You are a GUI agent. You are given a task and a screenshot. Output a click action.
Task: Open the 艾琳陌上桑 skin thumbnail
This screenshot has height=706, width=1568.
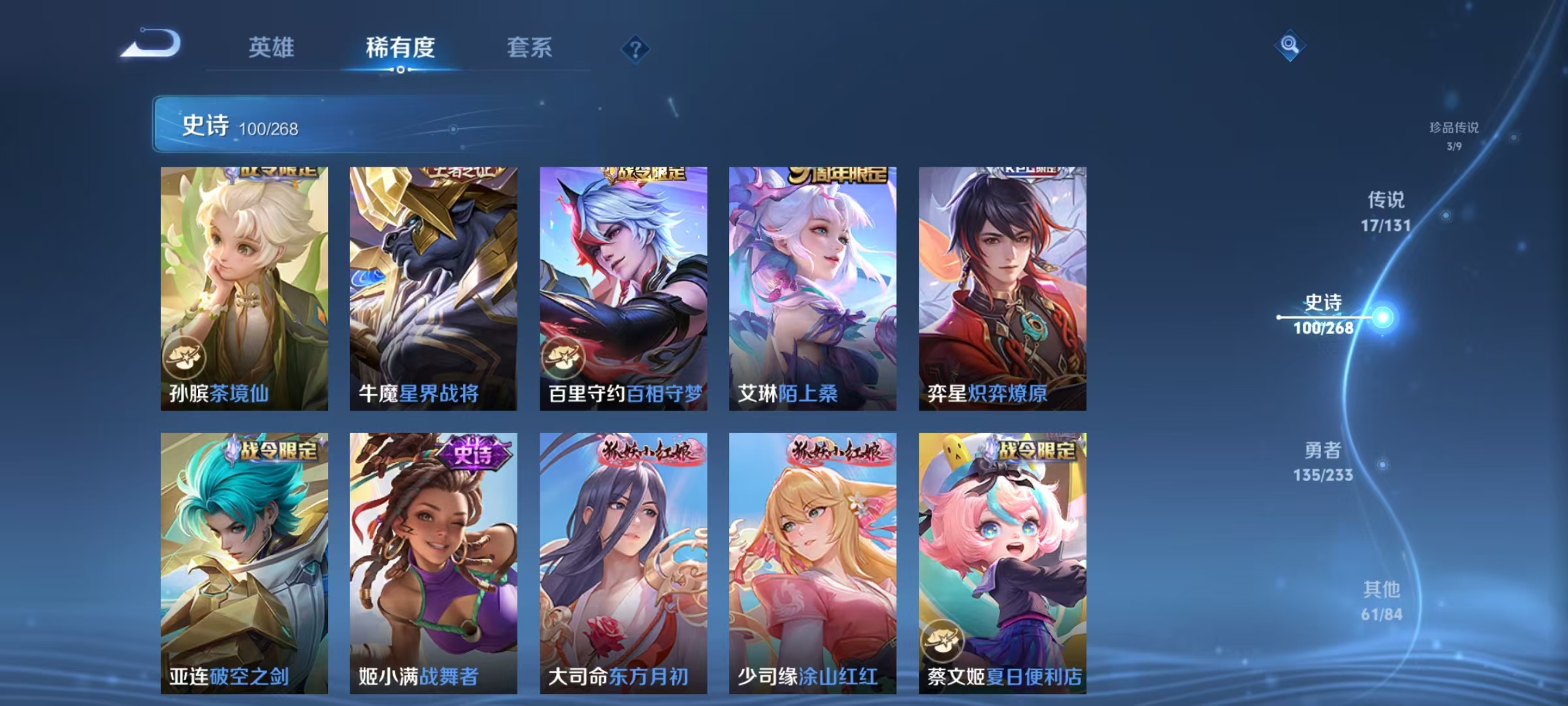(812, 288)
